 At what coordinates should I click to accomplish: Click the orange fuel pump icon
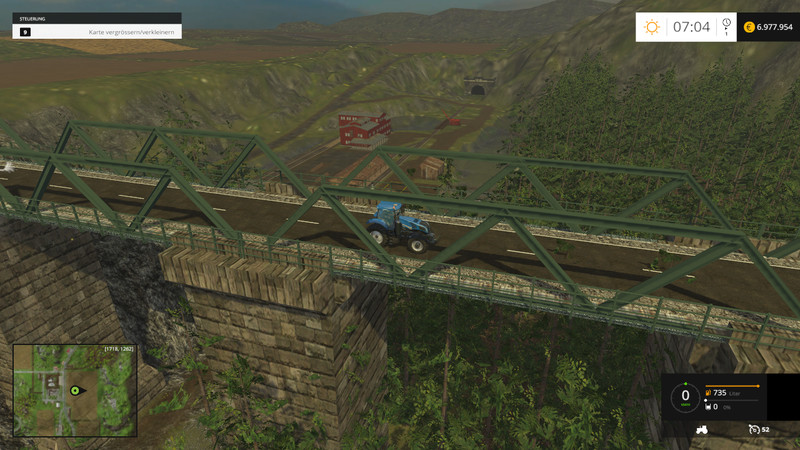(x=708, y=393)
